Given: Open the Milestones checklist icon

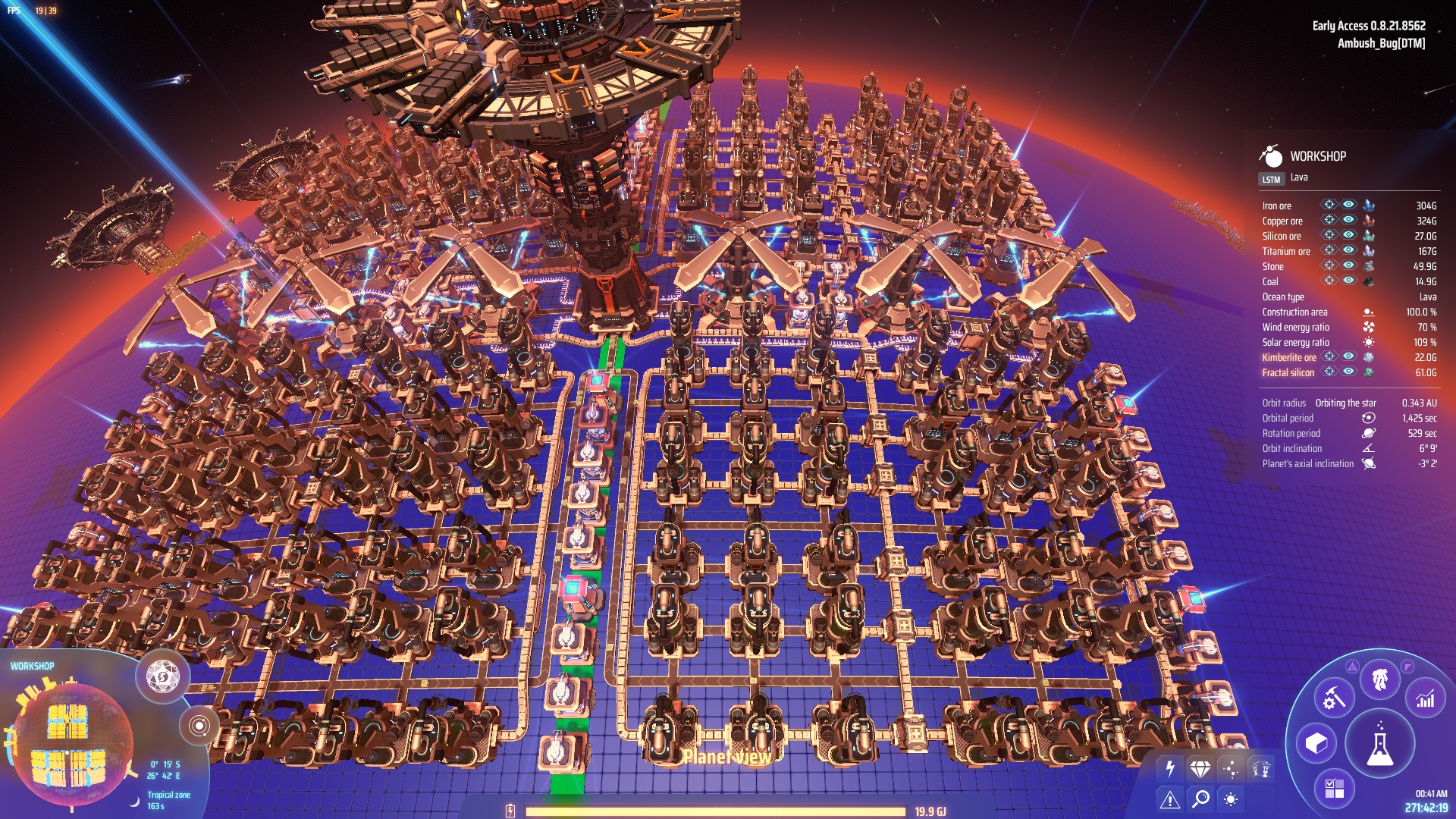Looking at the screenshot, I should click(1335, 788).
